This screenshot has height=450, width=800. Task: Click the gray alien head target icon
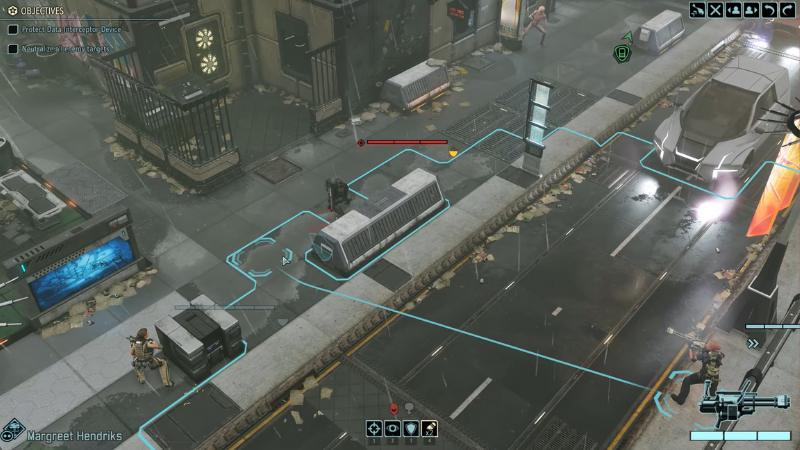[410, 408]
